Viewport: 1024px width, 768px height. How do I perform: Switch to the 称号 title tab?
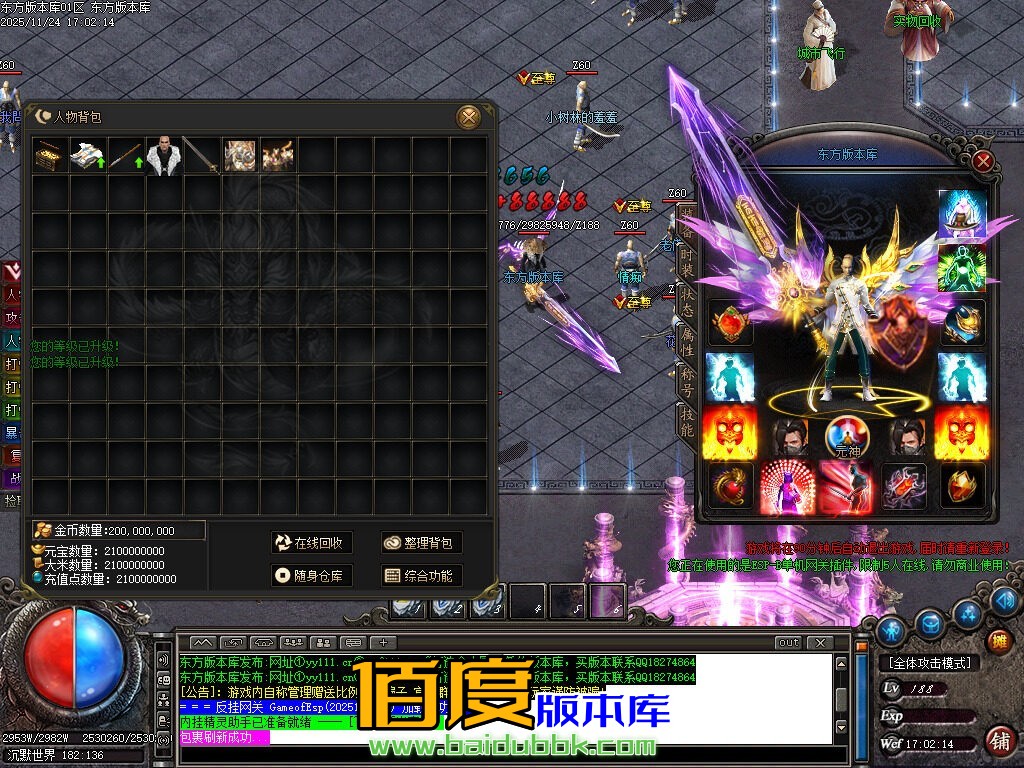coord(687,382)
